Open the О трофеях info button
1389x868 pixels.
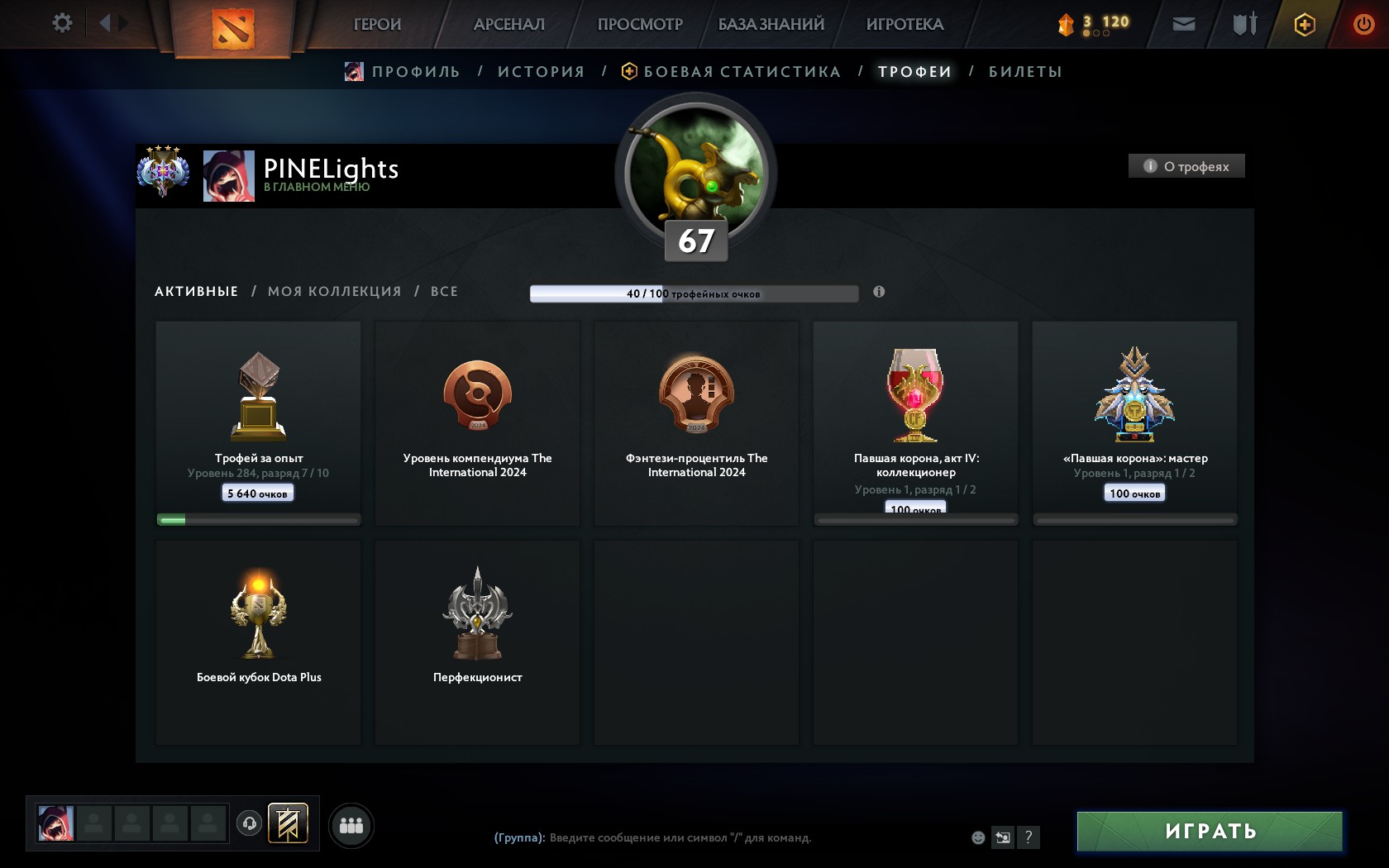[x=1186, y=166]
